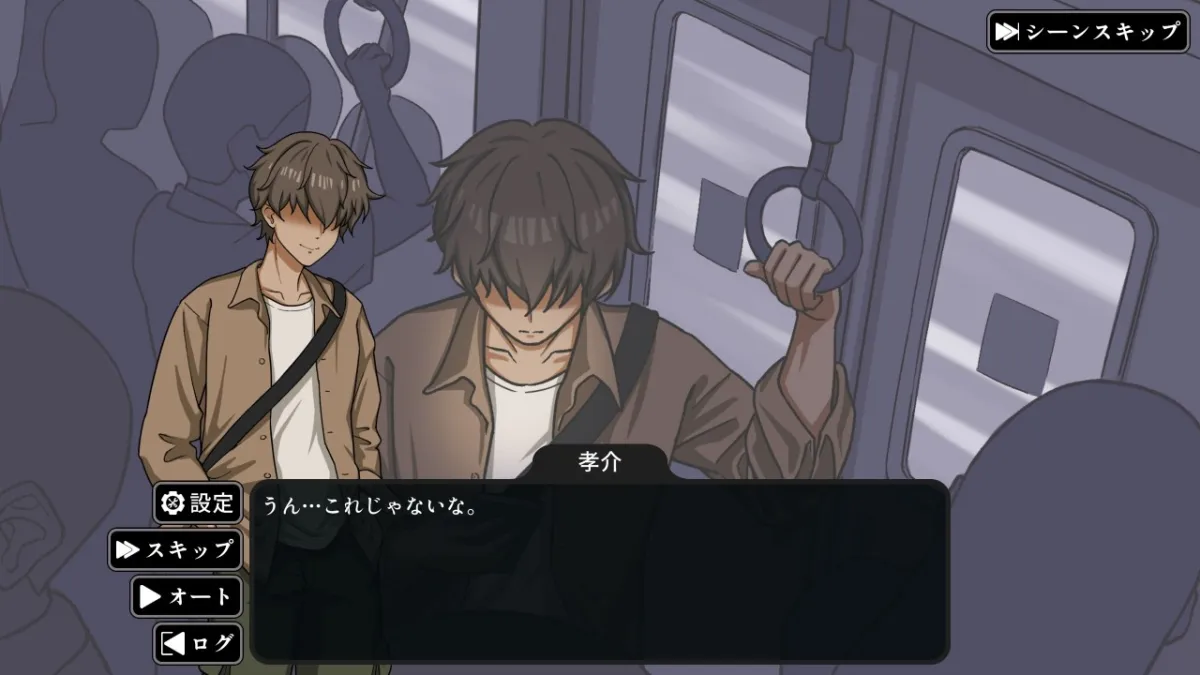This screenshot has width=1200, height=675.
Task: Toggle オート auto-advance mode
Action: [x=187, y=597]
